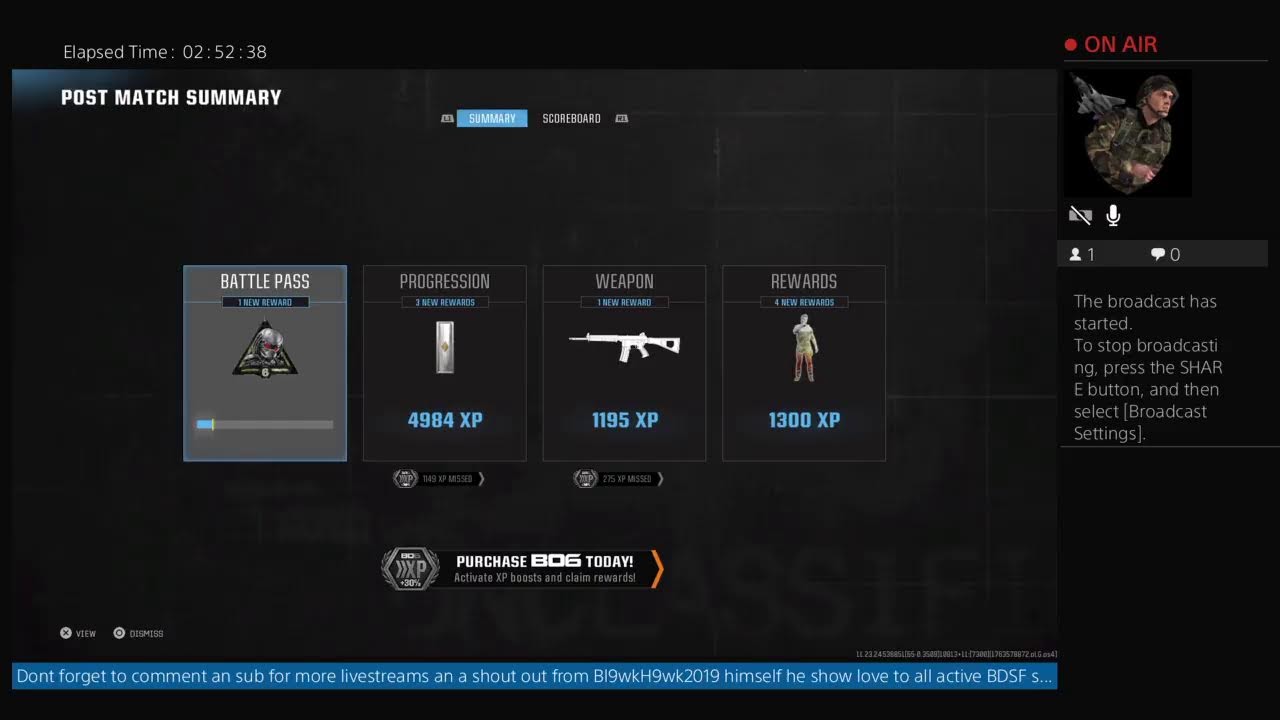
Task: Switch to the Scoreboard tab
Action: tap(571, 118)
